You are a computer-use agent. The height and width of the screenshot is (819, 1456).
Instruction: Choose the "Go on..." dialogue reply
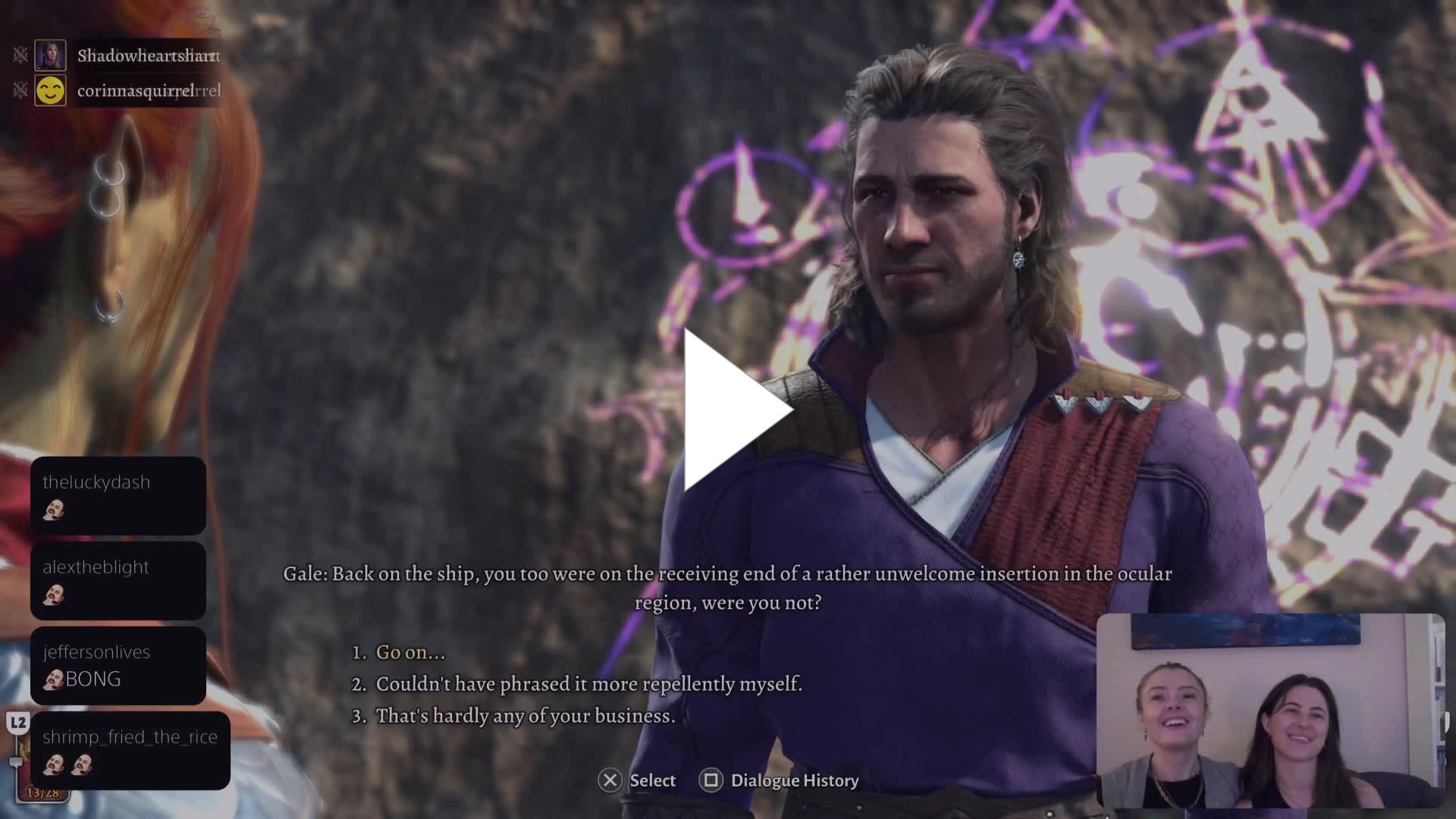[410, 652]
